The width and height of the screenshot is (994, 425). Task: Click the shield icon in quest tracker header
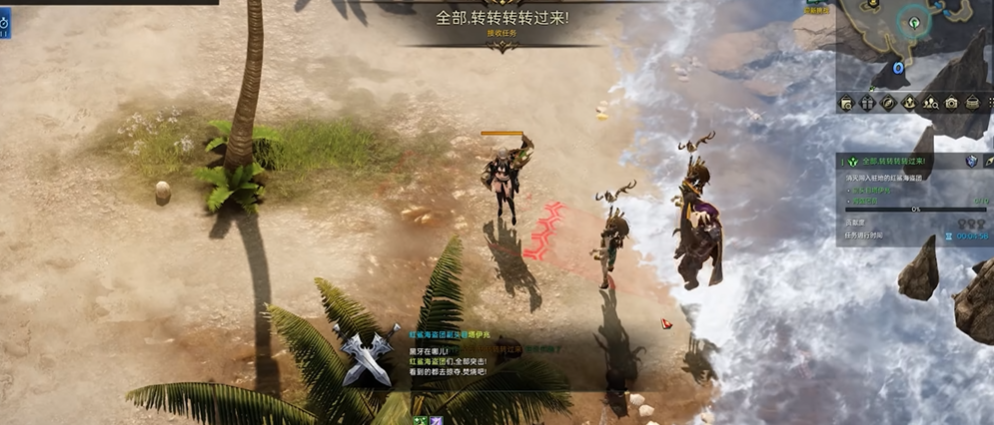point(970,161)
